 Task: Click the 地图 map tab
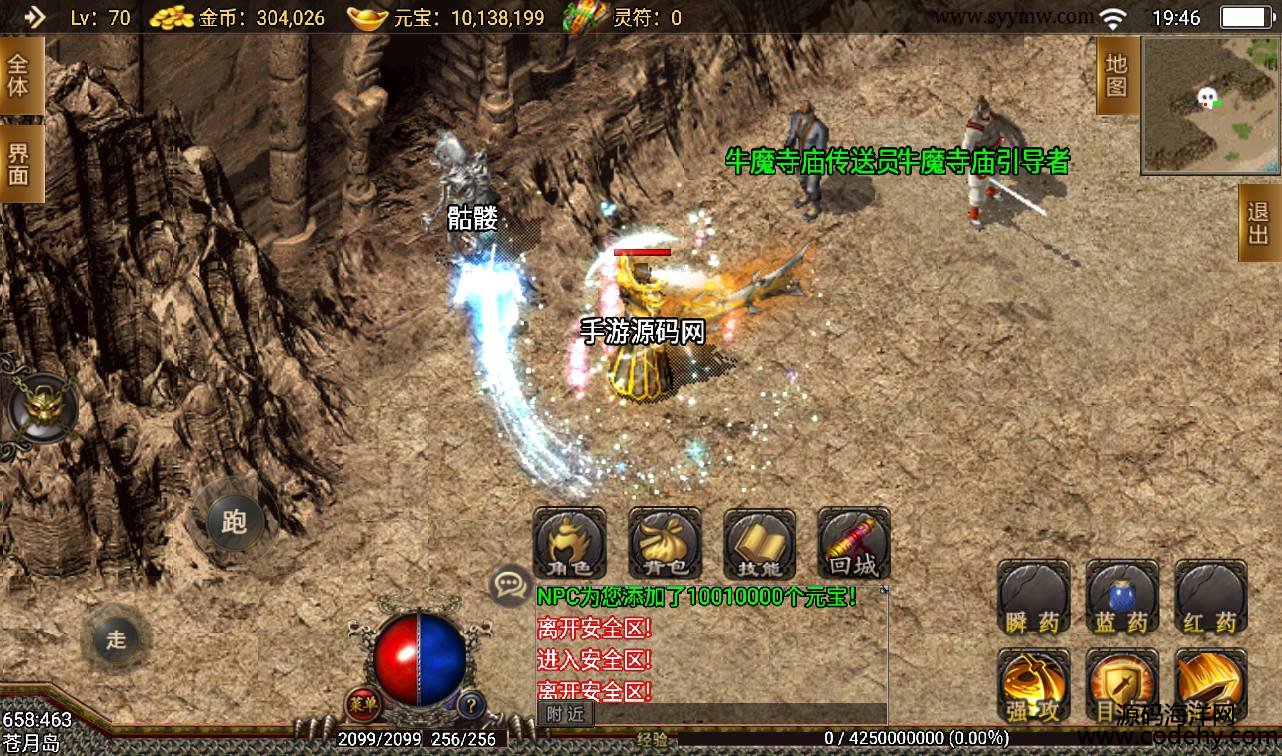point(1117,74)
